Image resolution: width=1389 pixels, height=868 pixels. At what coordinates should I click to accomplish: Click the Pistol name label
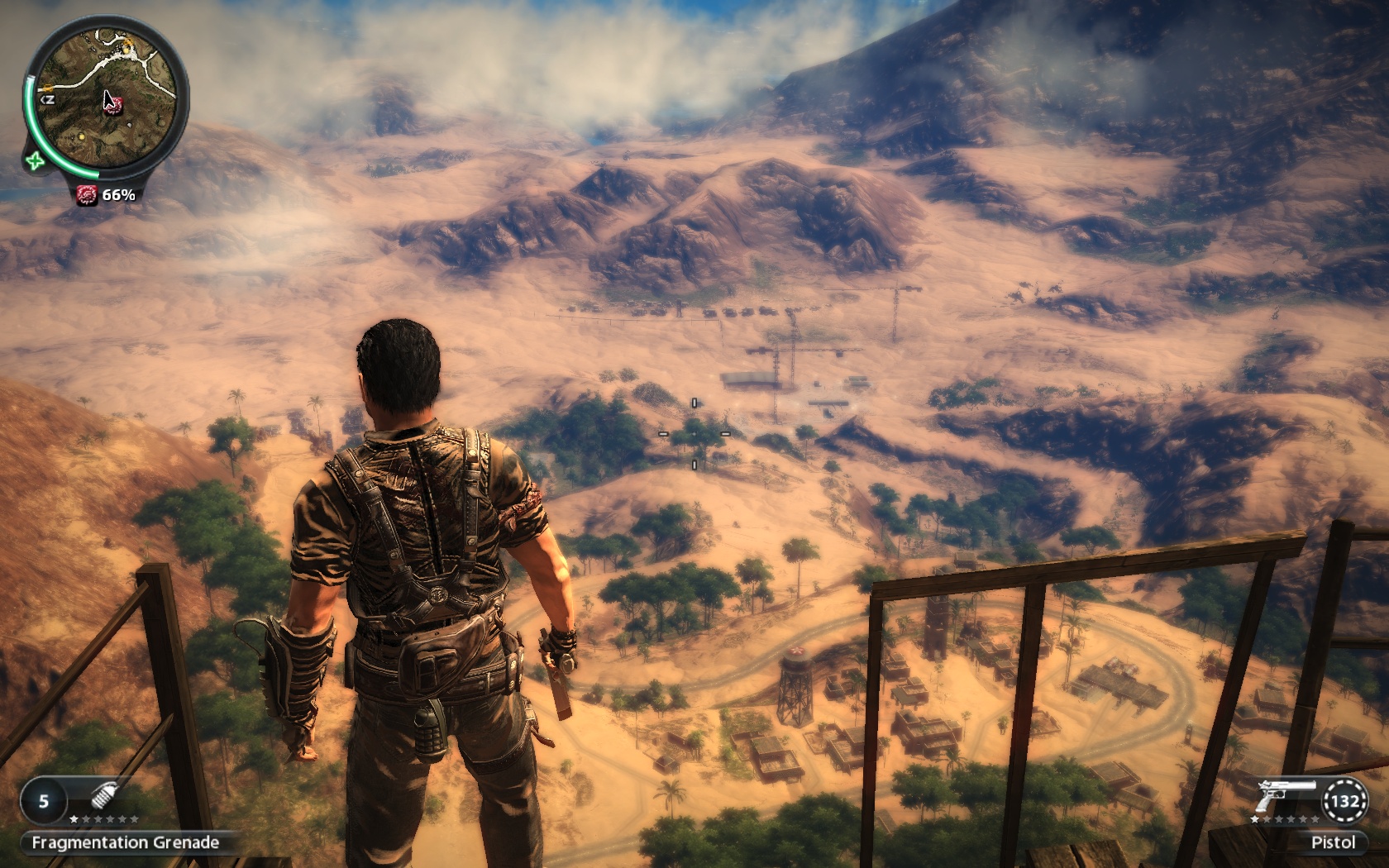point(1334,842)
